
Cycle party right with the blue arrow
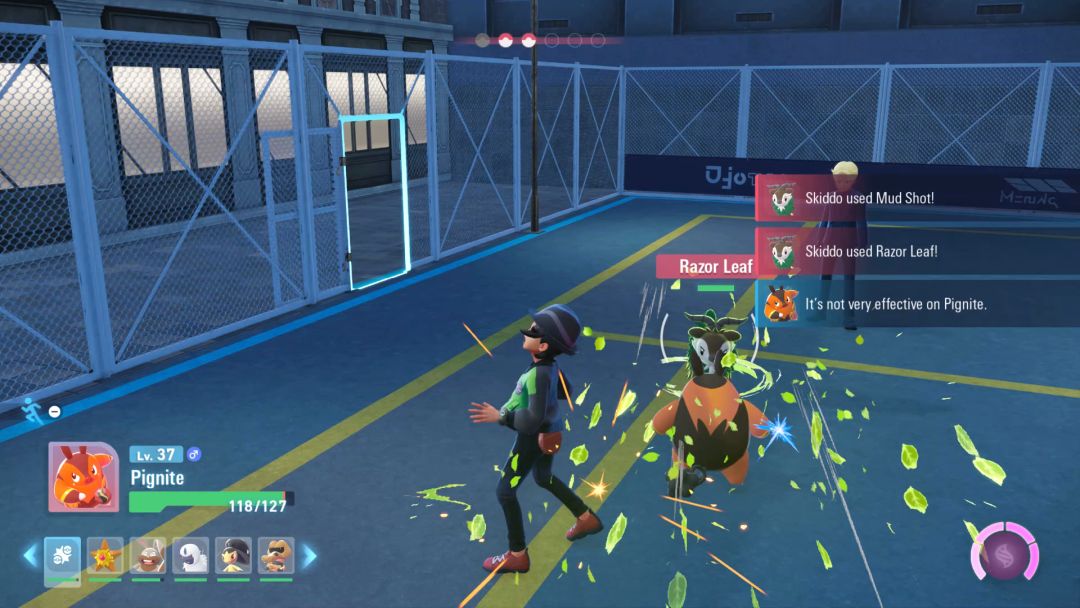coord(309,555)
